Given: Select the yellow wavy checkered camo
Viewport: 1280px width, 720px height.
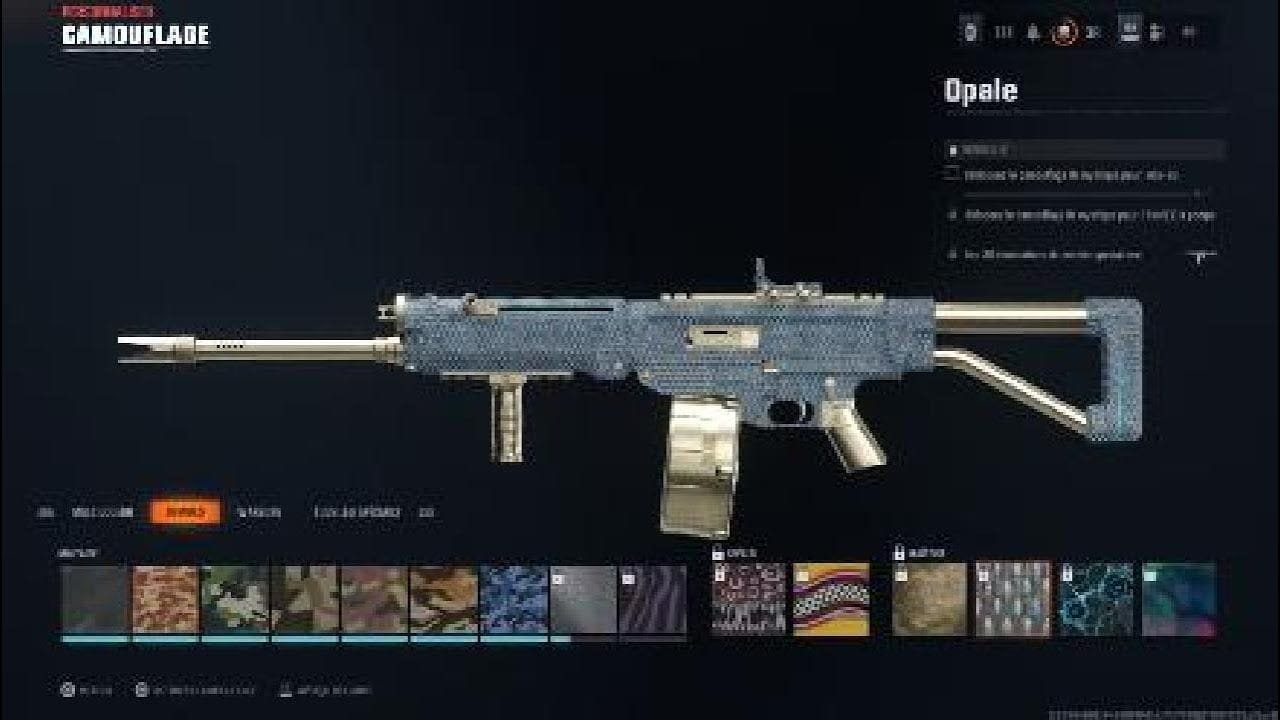Looking at the screenshot, I should click(831, 599).
